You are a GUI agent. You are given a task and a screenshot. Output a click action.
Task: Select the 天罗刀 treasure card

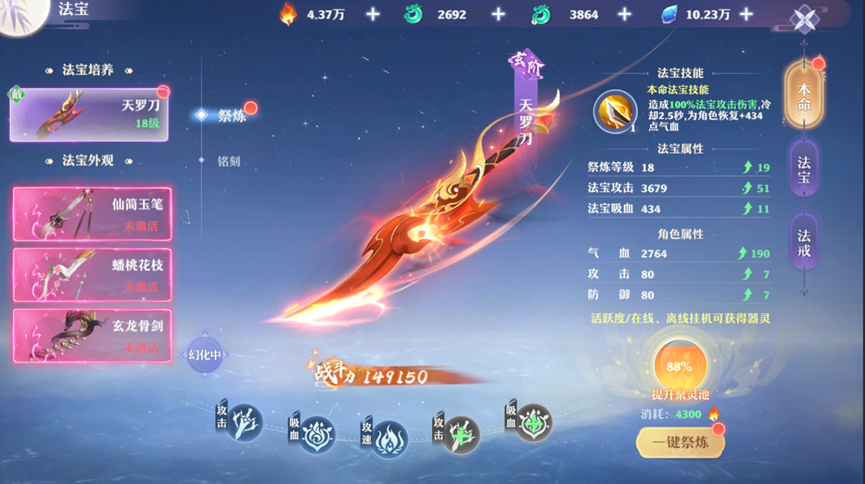[89, 113]
